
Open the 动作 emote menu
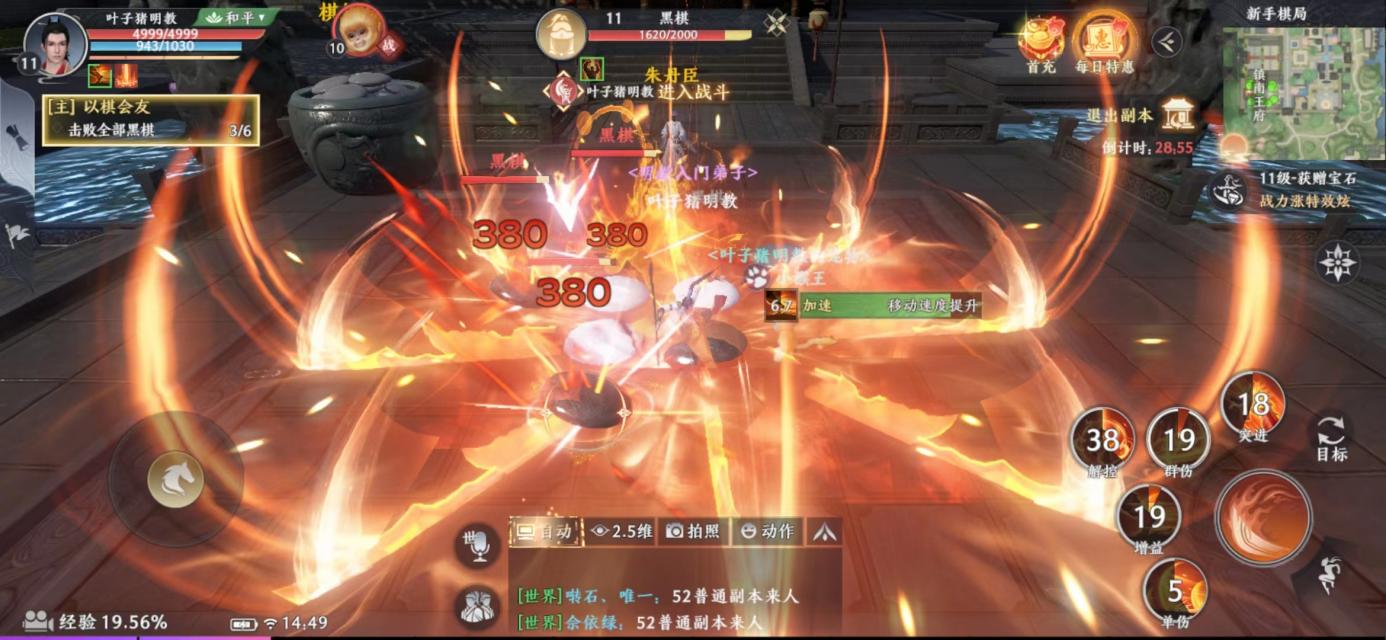tap(767, 531)
